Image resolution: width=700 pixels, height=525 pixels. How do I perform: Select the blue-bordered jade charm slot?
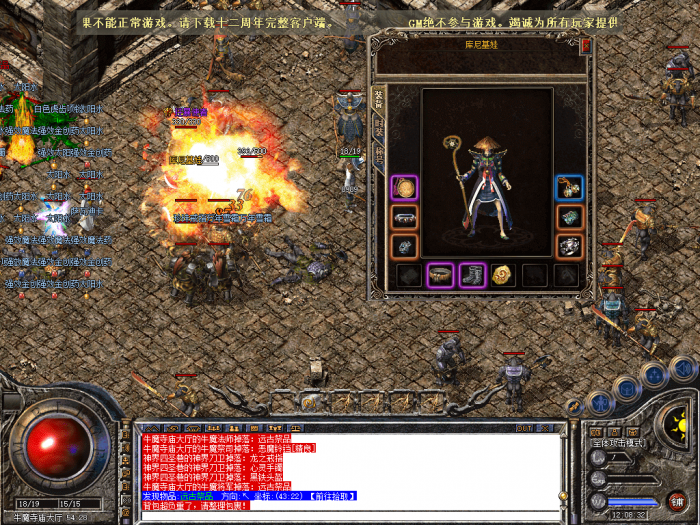(569, 188)
